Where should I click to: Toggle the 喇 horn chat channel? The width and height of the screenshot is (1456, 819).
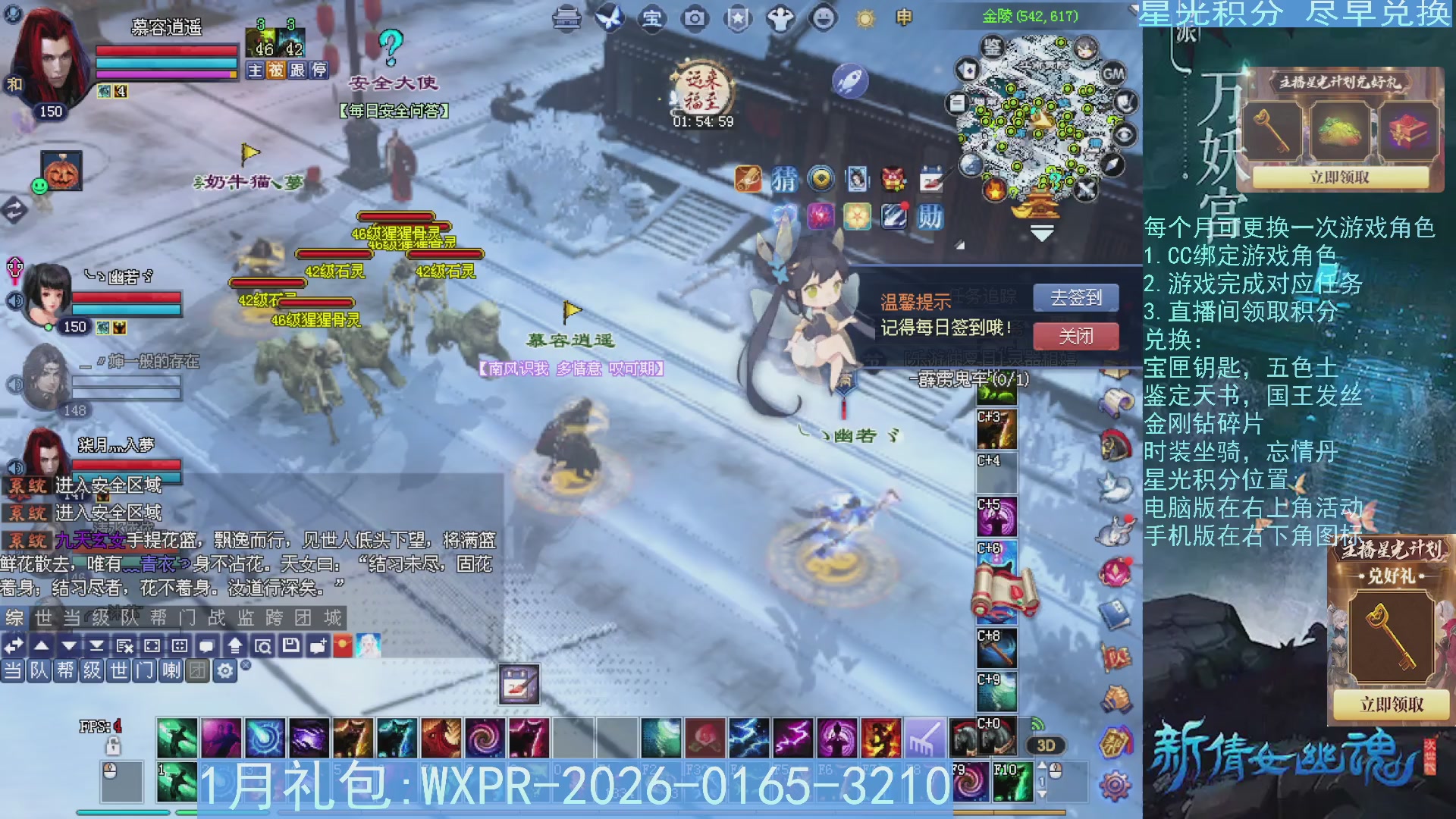point(171,670)
